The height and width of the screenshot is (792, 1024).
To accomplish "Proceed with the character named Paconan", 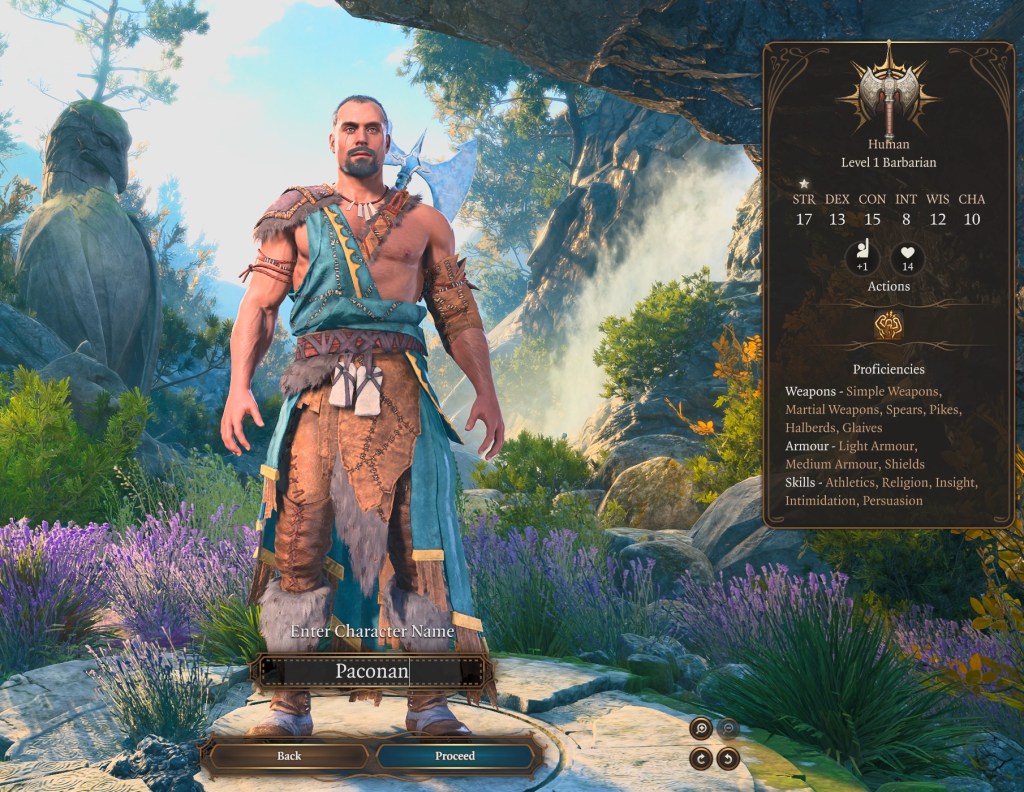I will pyautogui.click(x=455, y=756).
